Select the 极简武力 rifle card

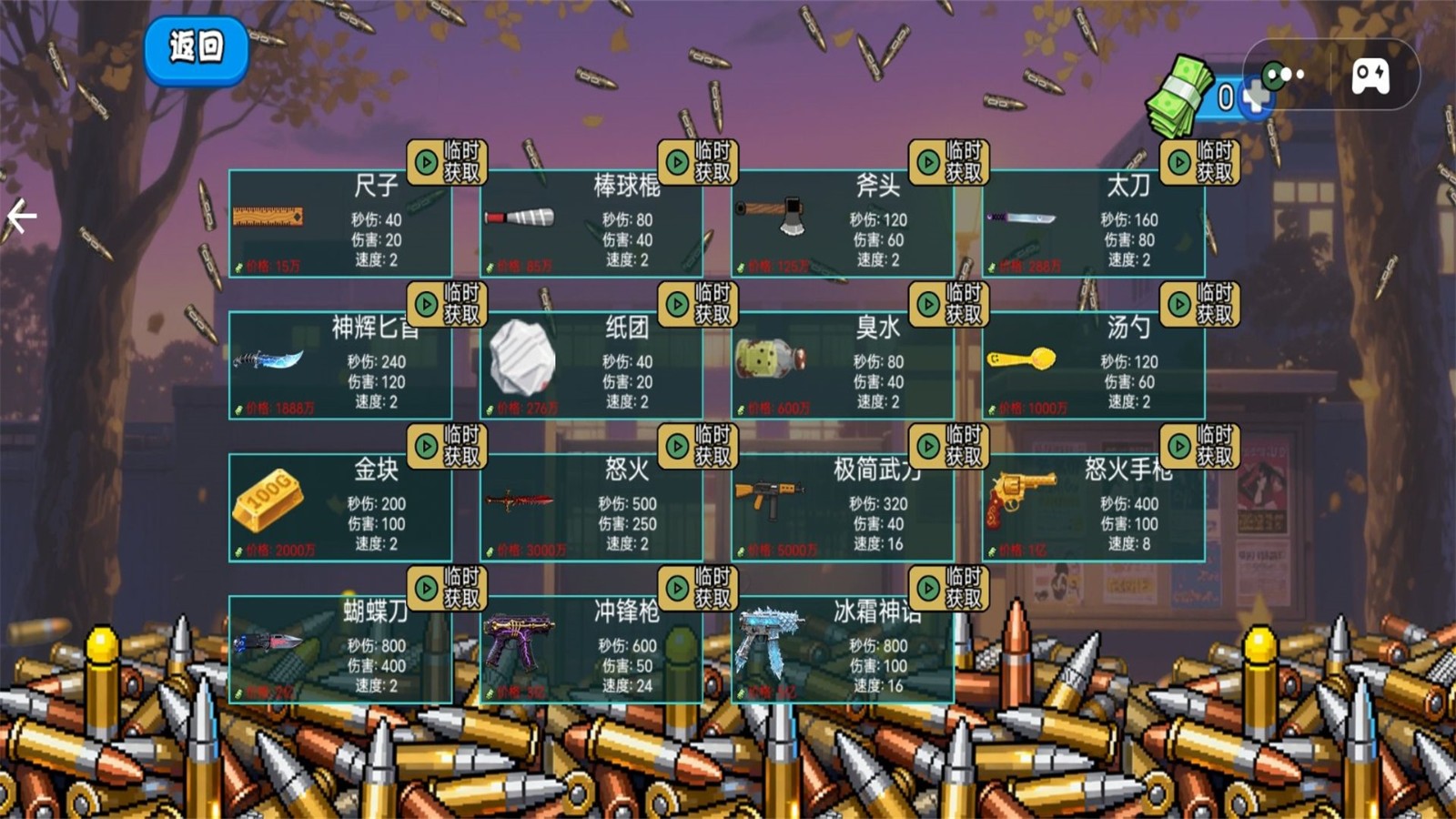(x=842, y=509)
